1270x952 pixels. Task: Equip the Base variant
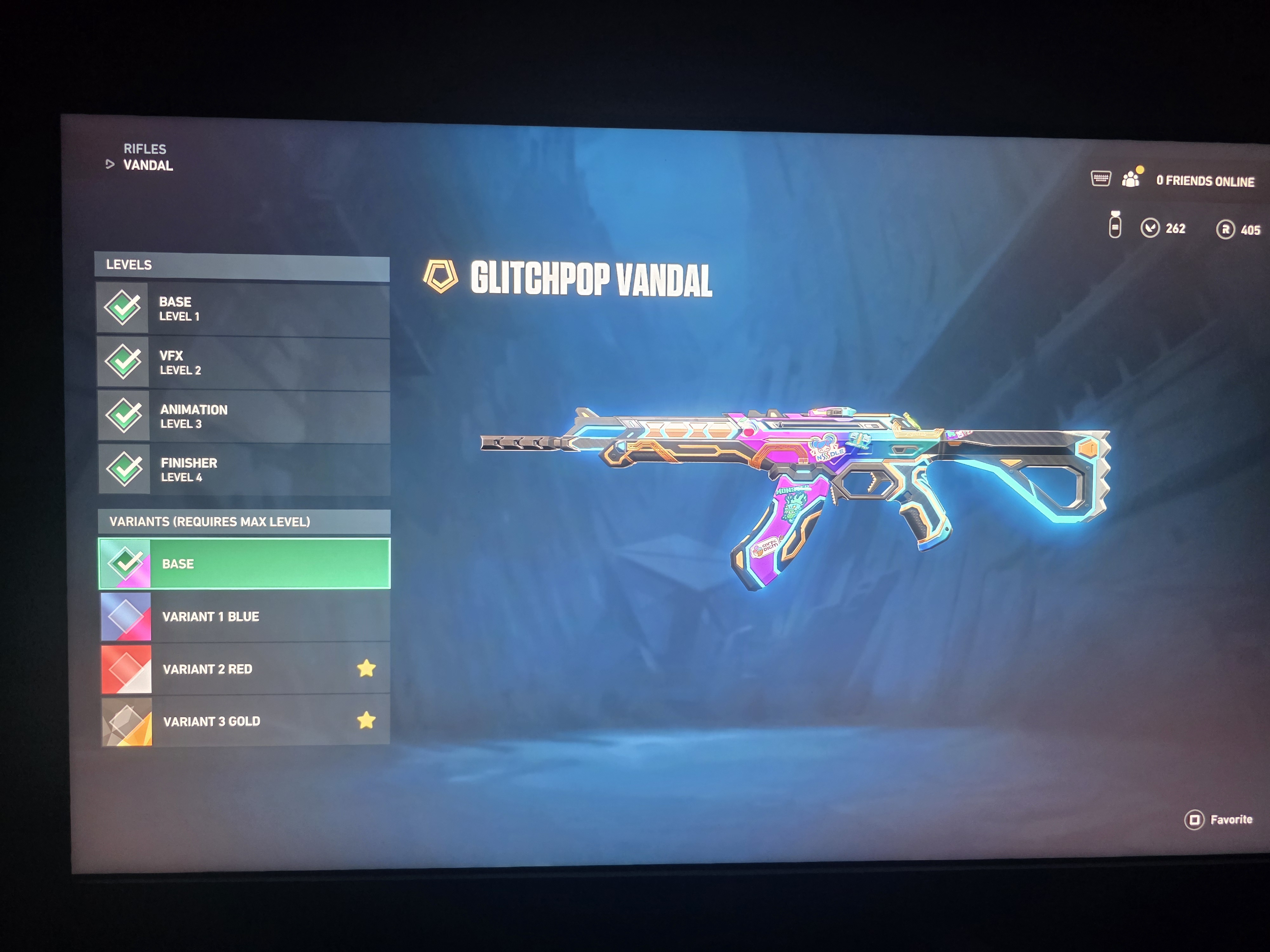click(x=244, y=564)
